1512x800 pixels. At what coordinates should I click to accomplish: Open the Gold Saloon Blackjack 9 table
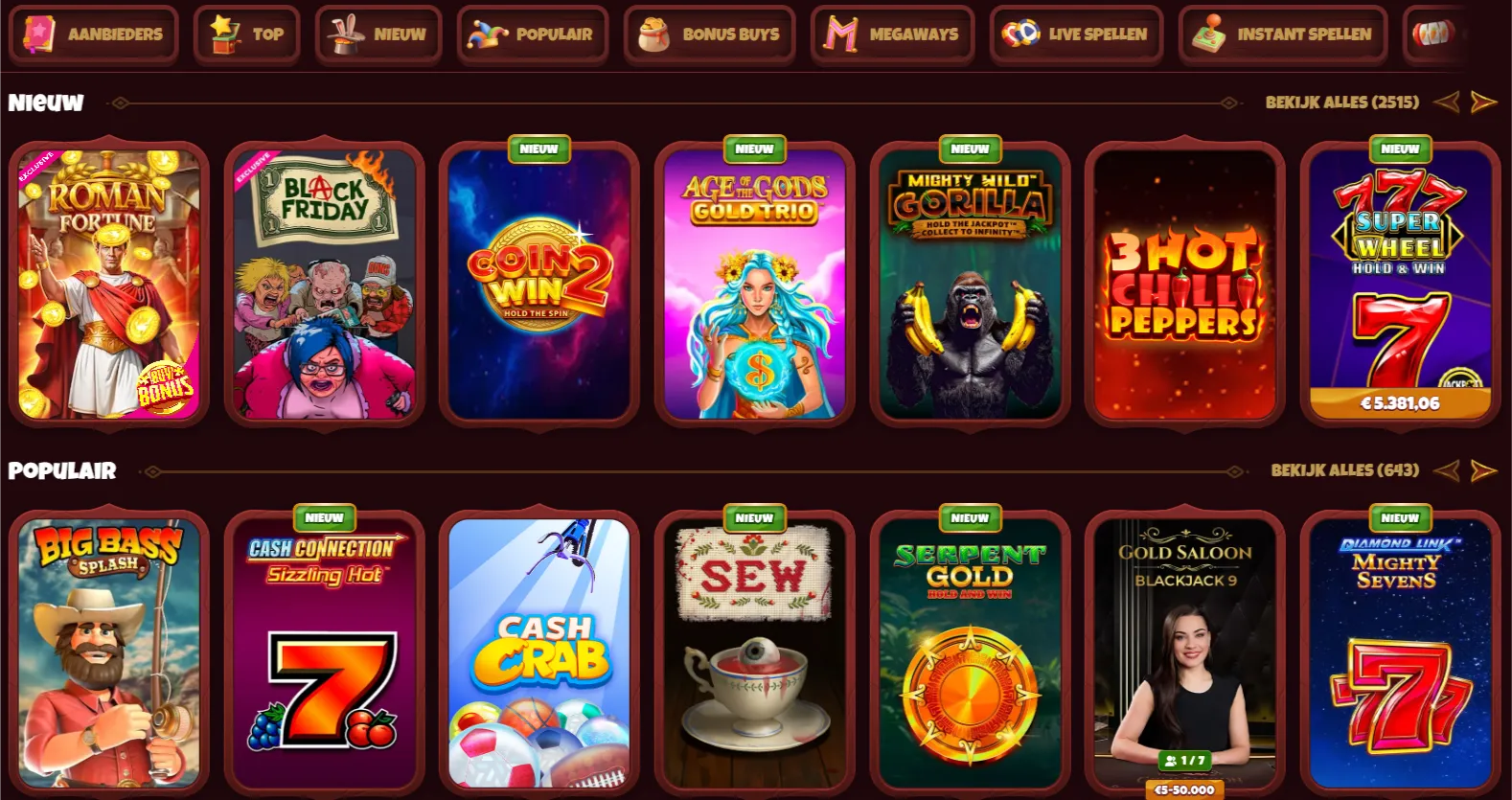1185,653
